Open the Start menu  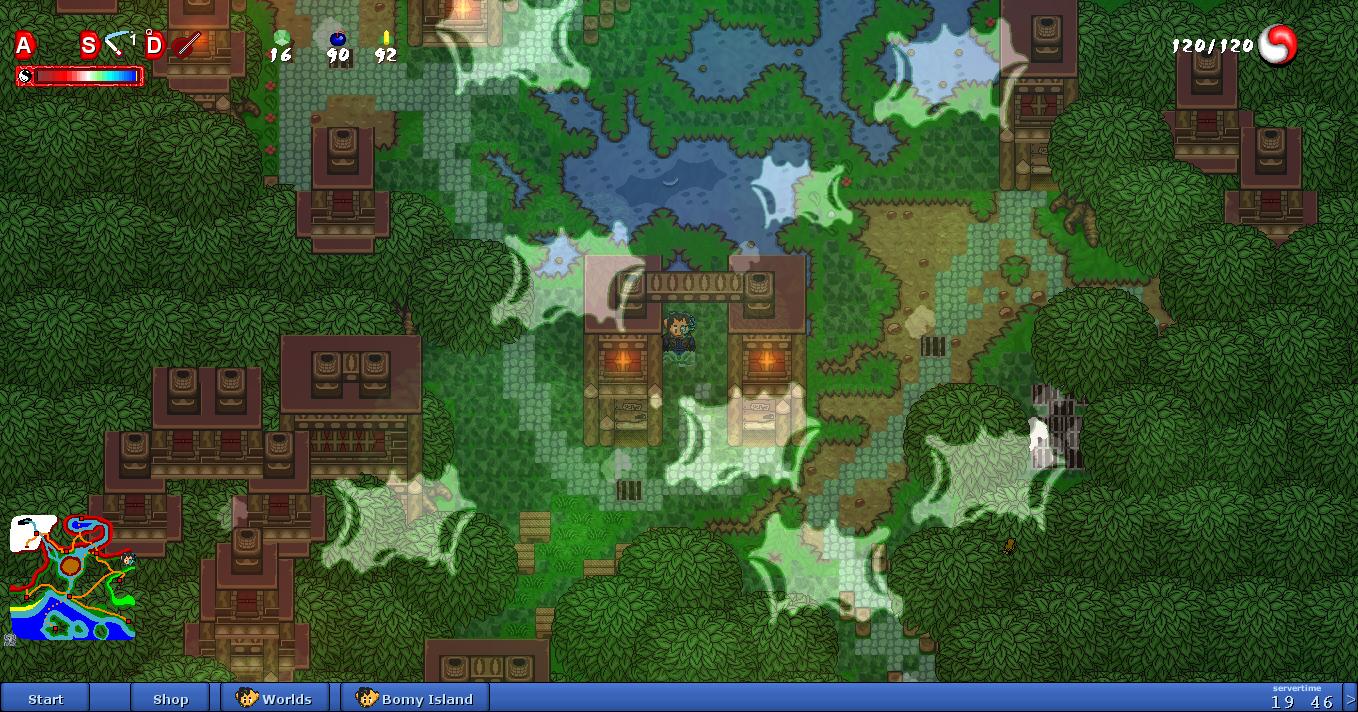45,698
